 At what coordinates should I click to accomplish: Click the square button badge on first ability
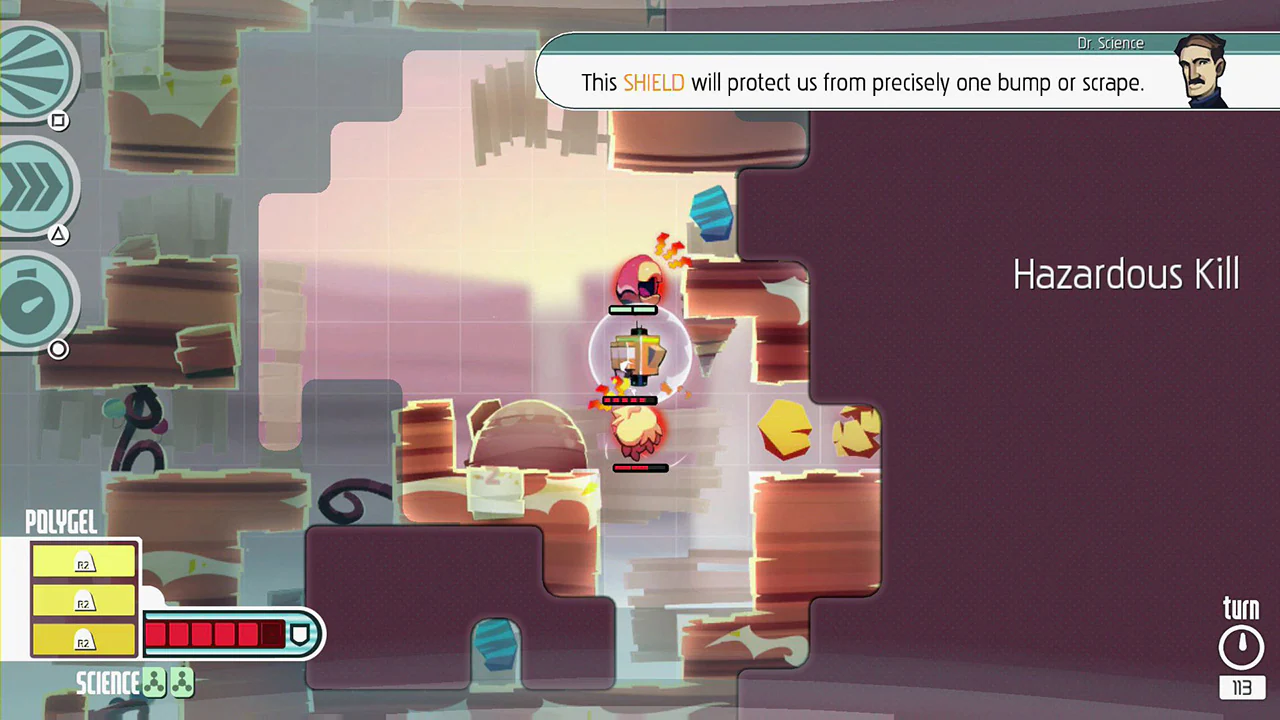[x=58, y=121]
